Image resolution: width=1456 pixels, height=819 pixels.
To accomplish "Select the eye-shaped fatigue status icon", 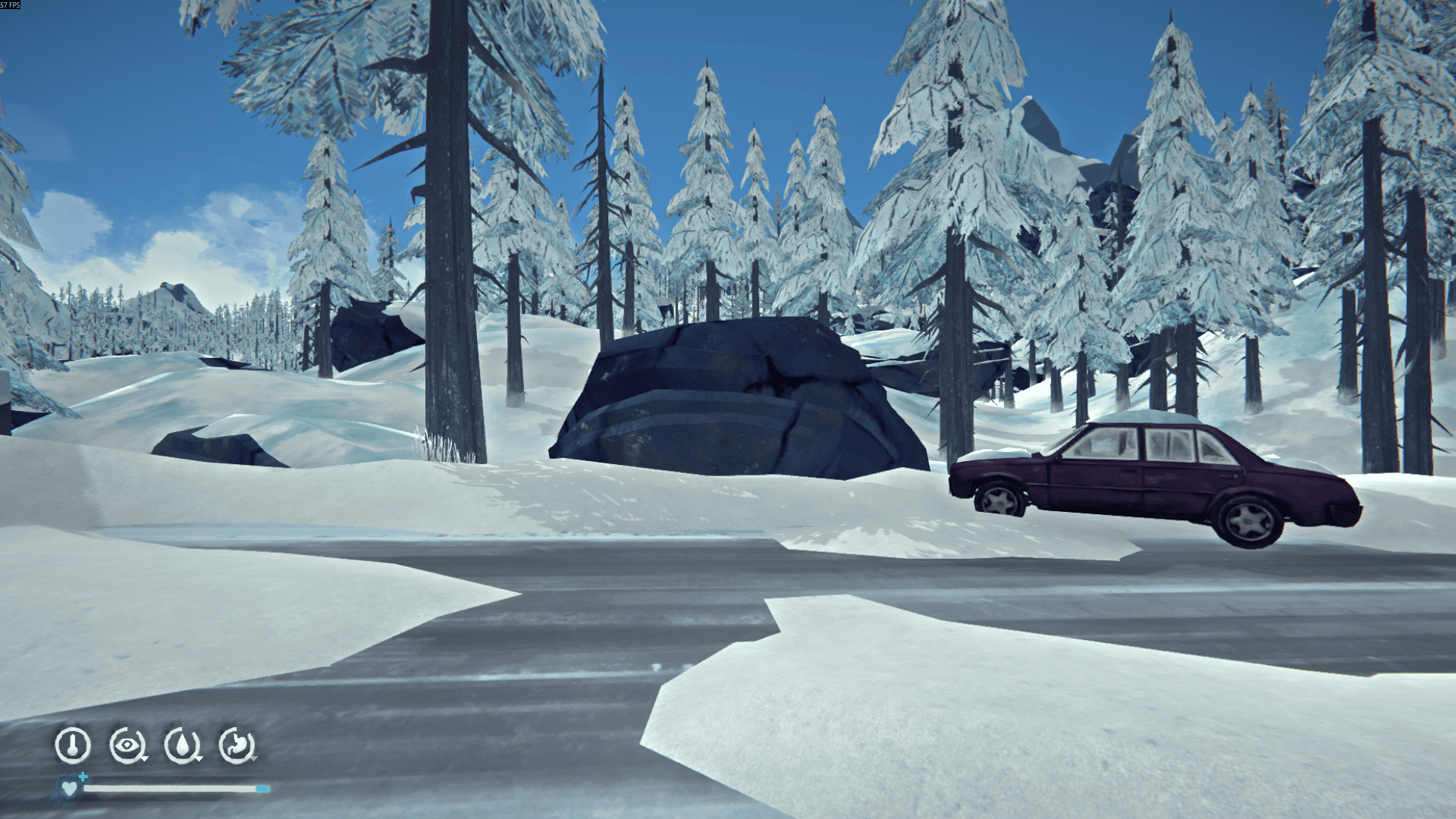I will coord(127,745).
